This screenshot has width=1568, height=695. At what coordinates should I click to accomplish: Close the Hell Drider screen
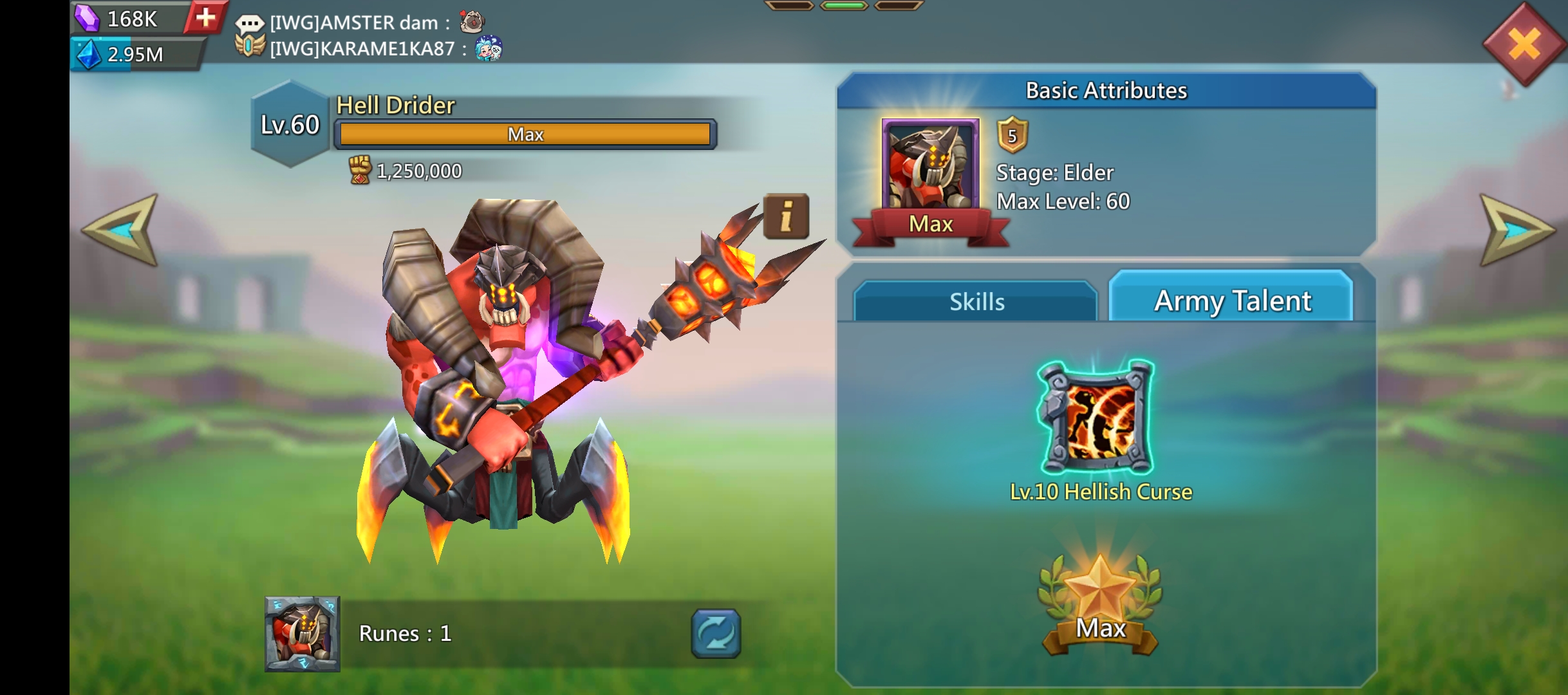1524,44
